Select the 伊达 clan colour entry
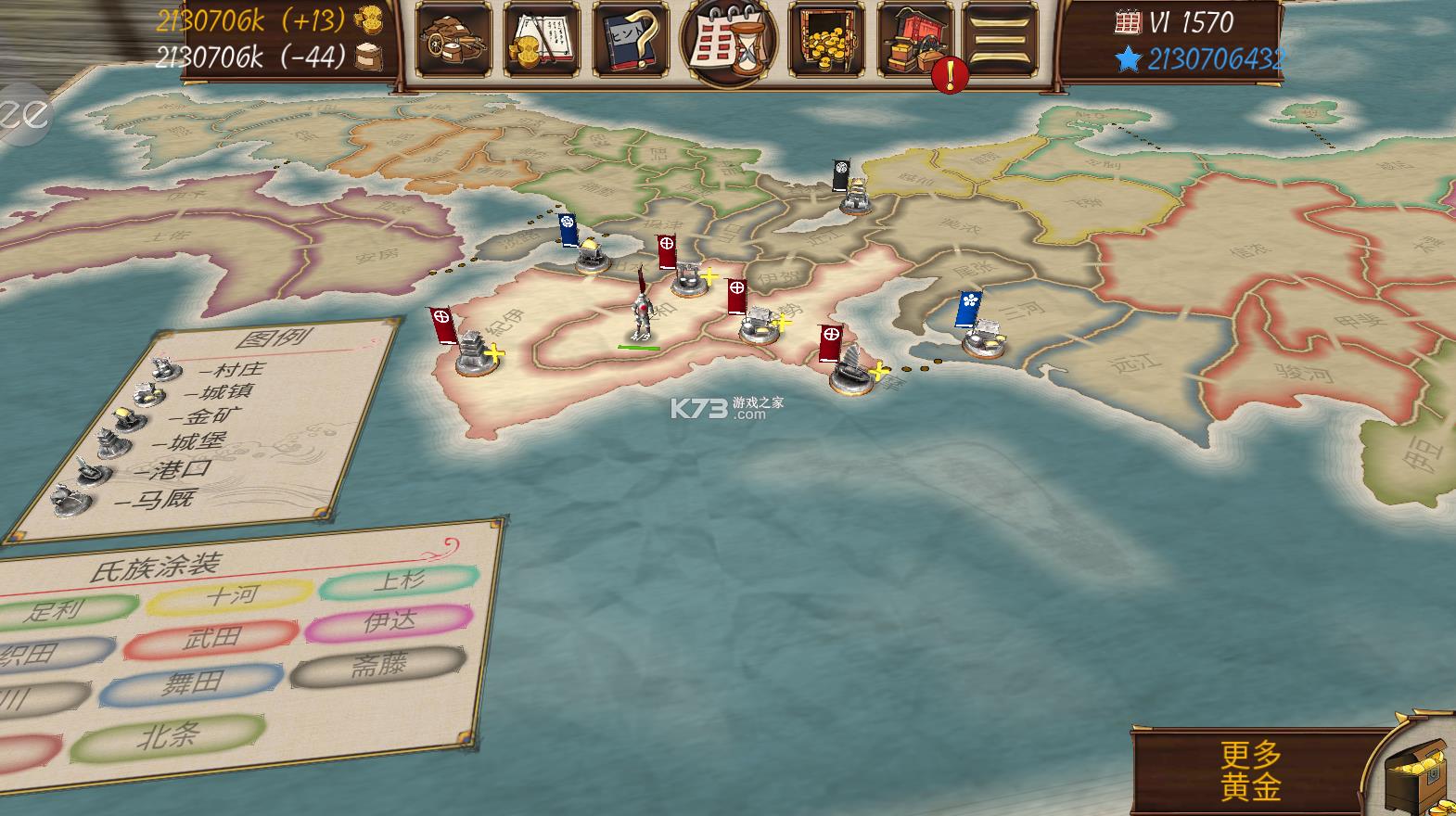Viewport: 1456px width, 816px height. pyautogui.click(x=390, y=622)
